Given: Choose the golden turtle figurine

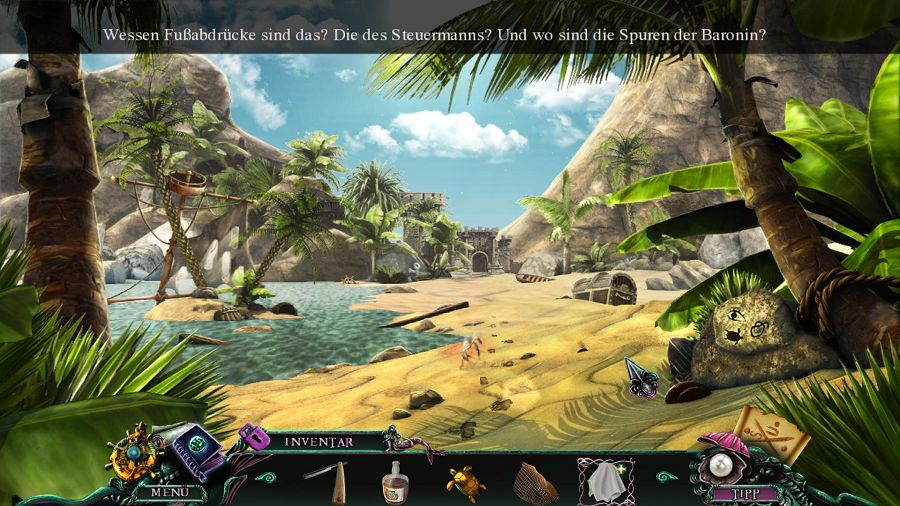Looking at the screenshot, I should pos(465,482).
